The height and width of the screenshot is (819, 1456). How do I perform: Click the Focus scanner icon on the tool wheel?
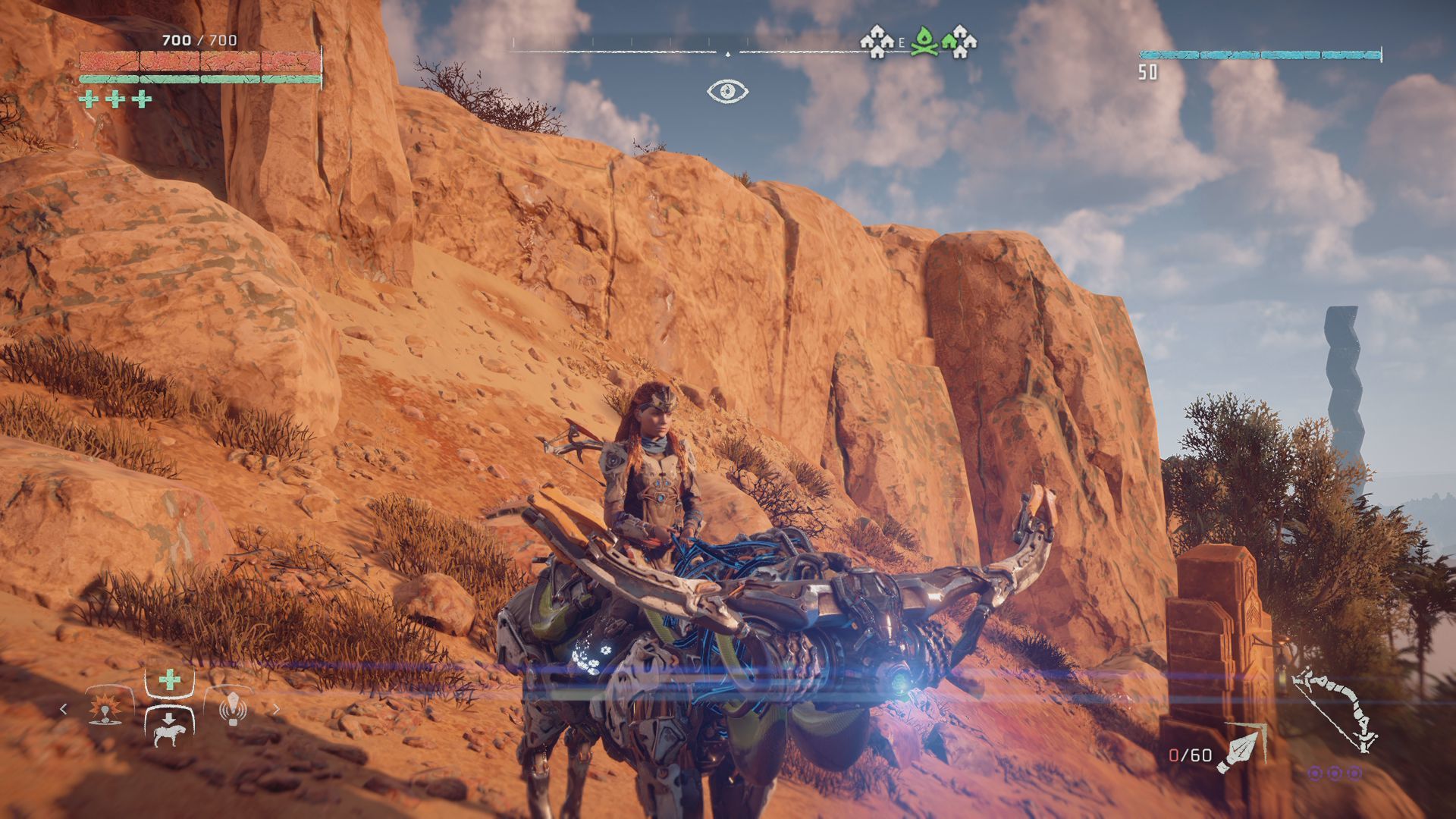tap(234, 710)
